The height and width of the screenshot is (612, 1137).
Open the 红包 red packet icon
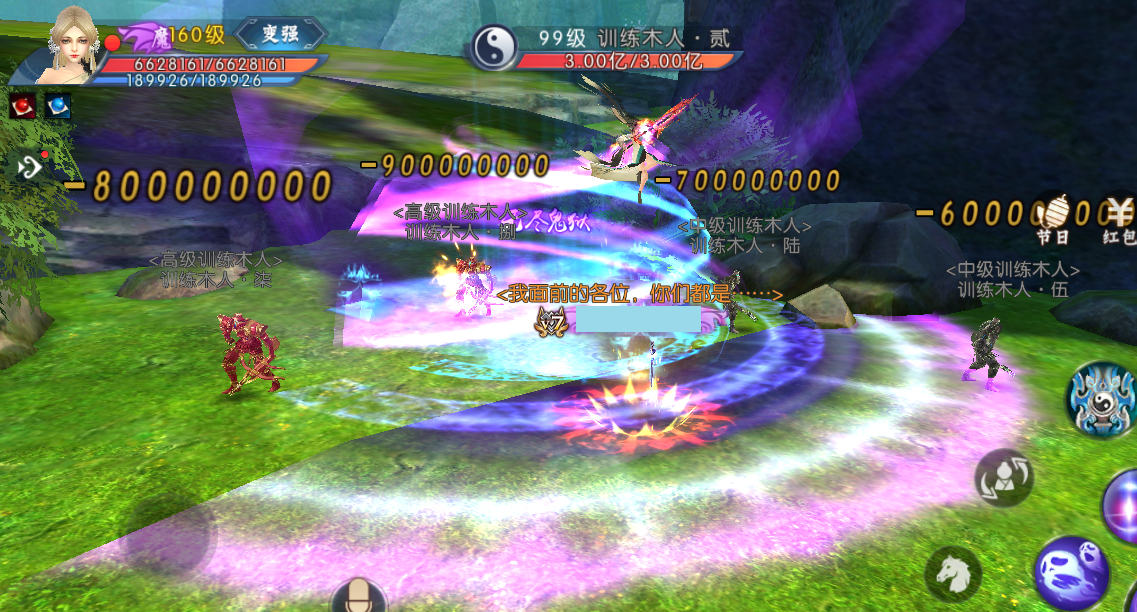tap(1119, 219)
